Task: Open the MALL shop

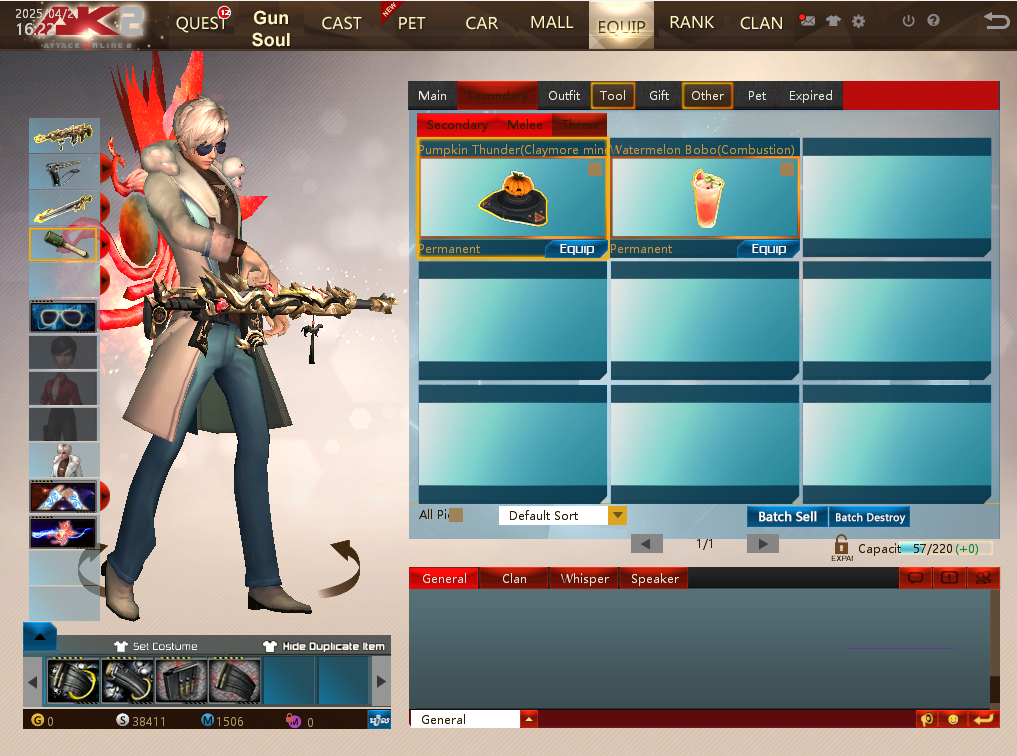Action: (x=551, y=23)
